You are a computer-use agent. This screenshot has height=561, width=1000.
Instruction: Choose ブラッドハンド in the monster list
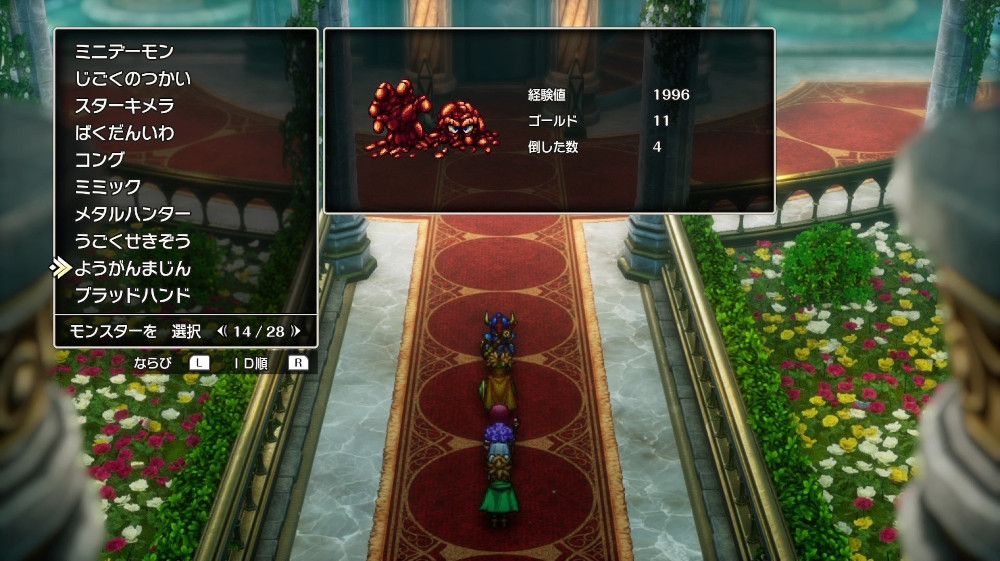coord(132,295)
